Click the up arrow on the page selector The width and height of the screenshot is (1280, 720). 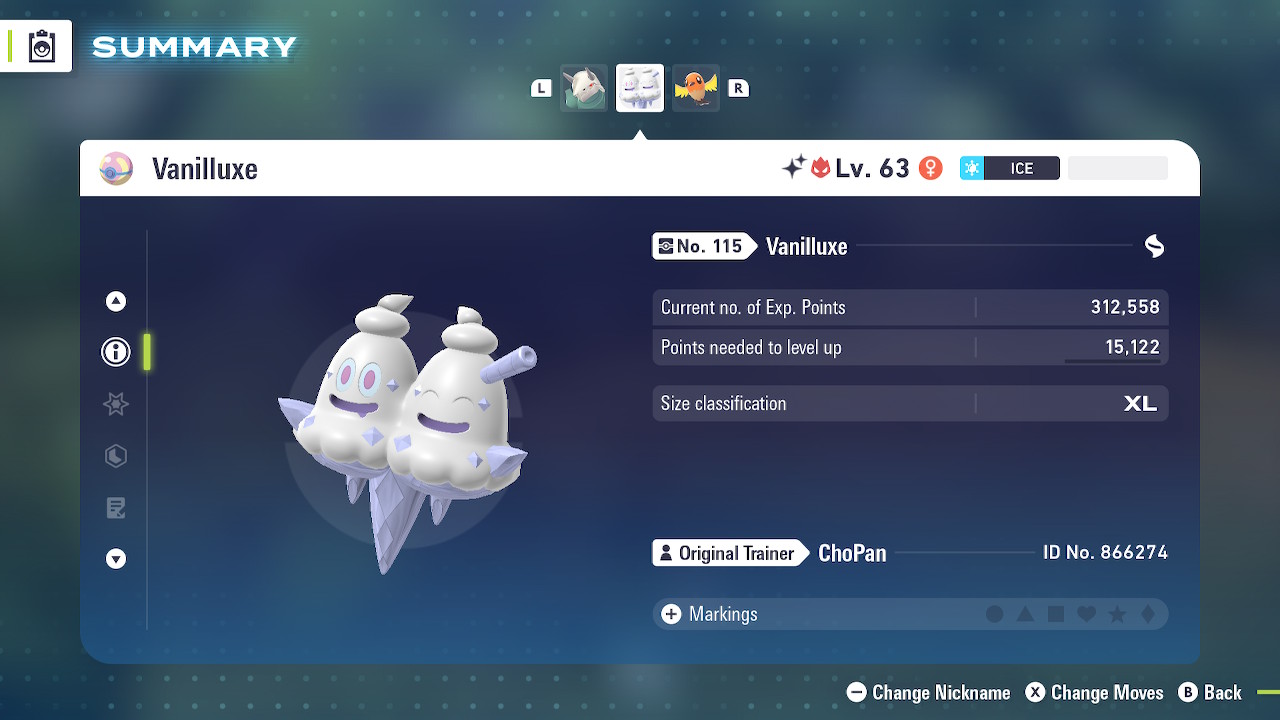click(x=116, y=301)
